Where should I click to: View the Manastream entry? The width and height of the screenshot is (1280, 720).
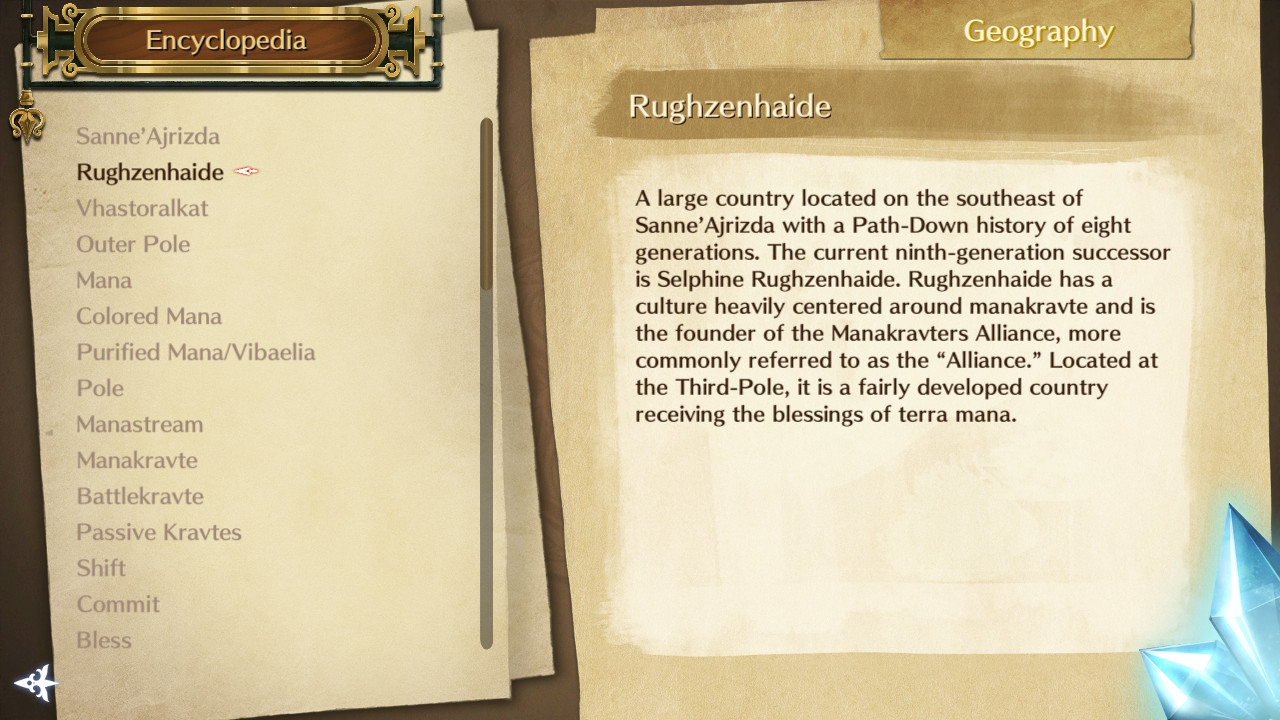(x=140, y=424)
